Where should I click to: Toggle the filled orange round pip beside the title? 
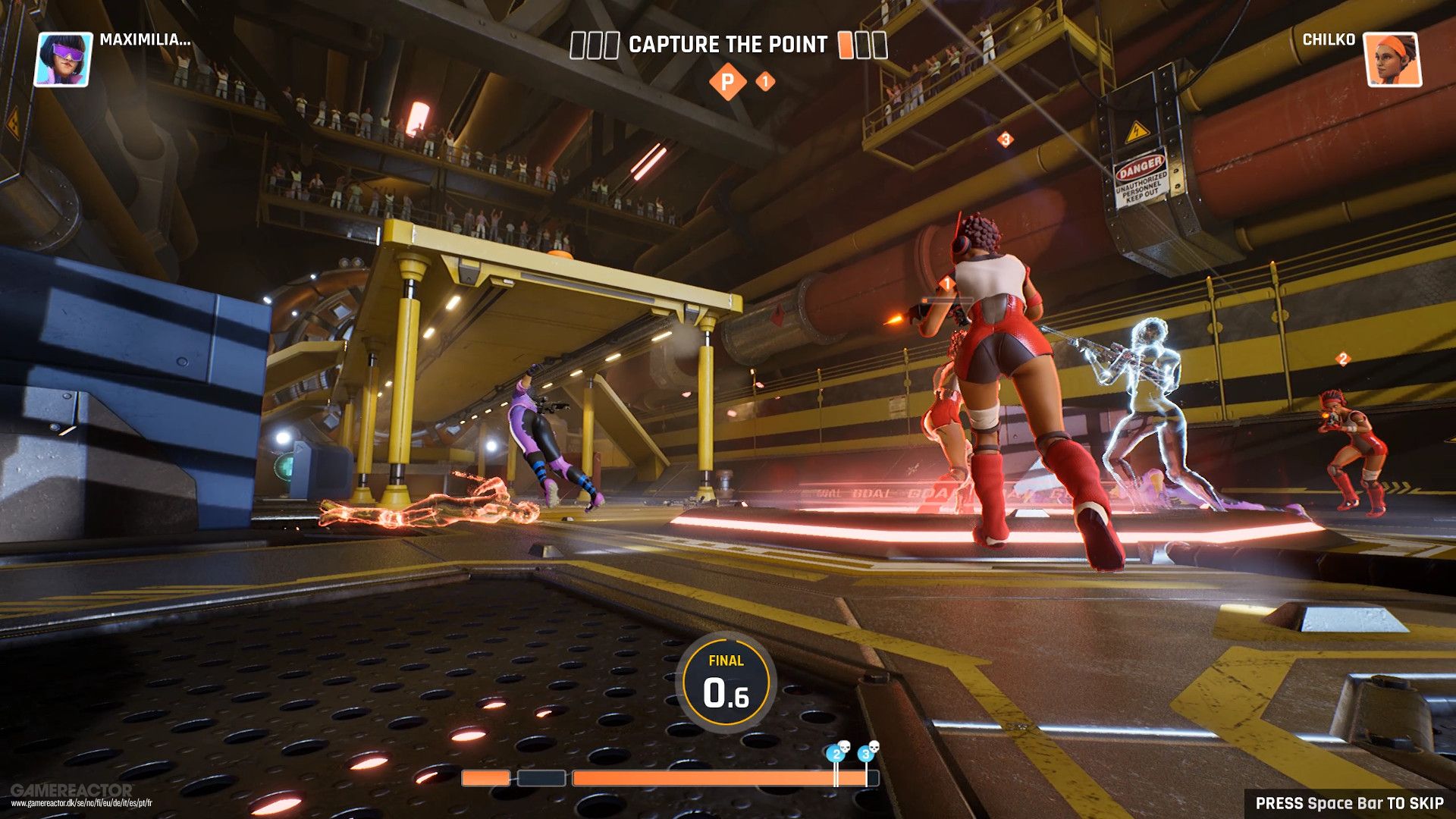point(846,45)
